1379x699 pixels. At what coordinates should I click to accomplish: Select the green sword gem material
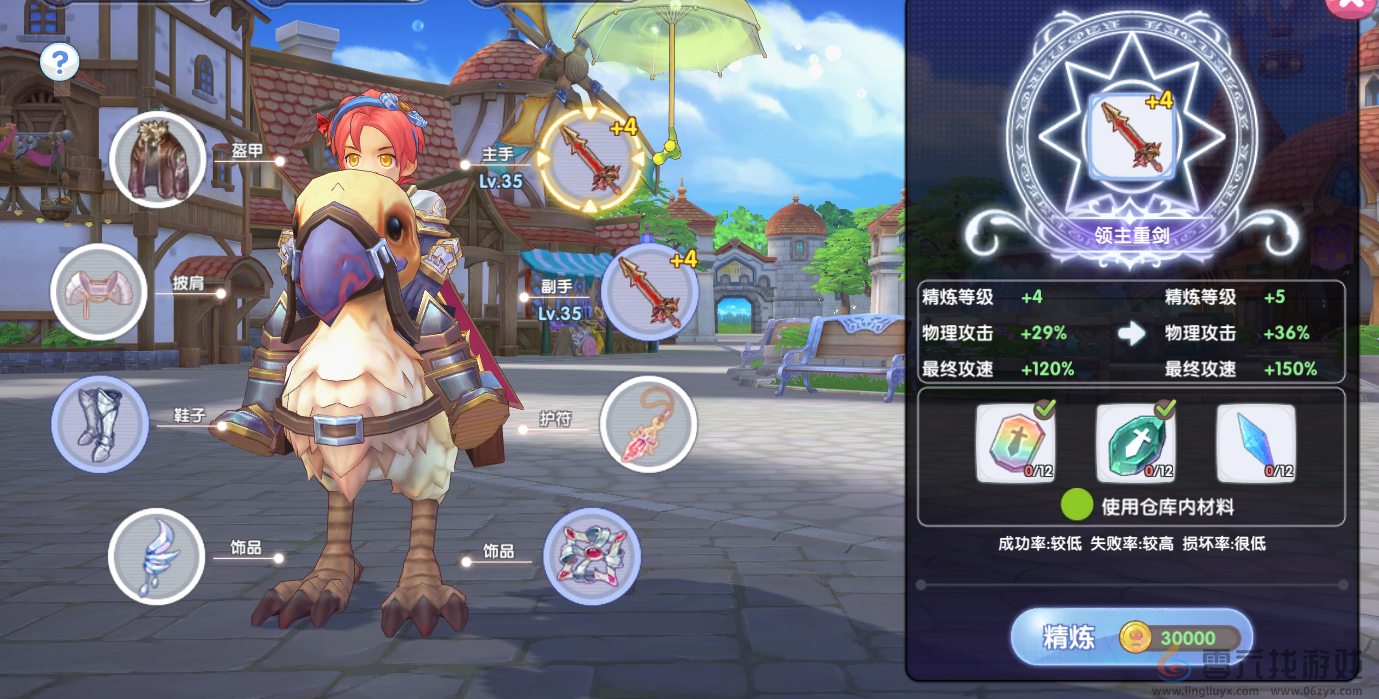pyautogui.click(x=1135, y=444)
